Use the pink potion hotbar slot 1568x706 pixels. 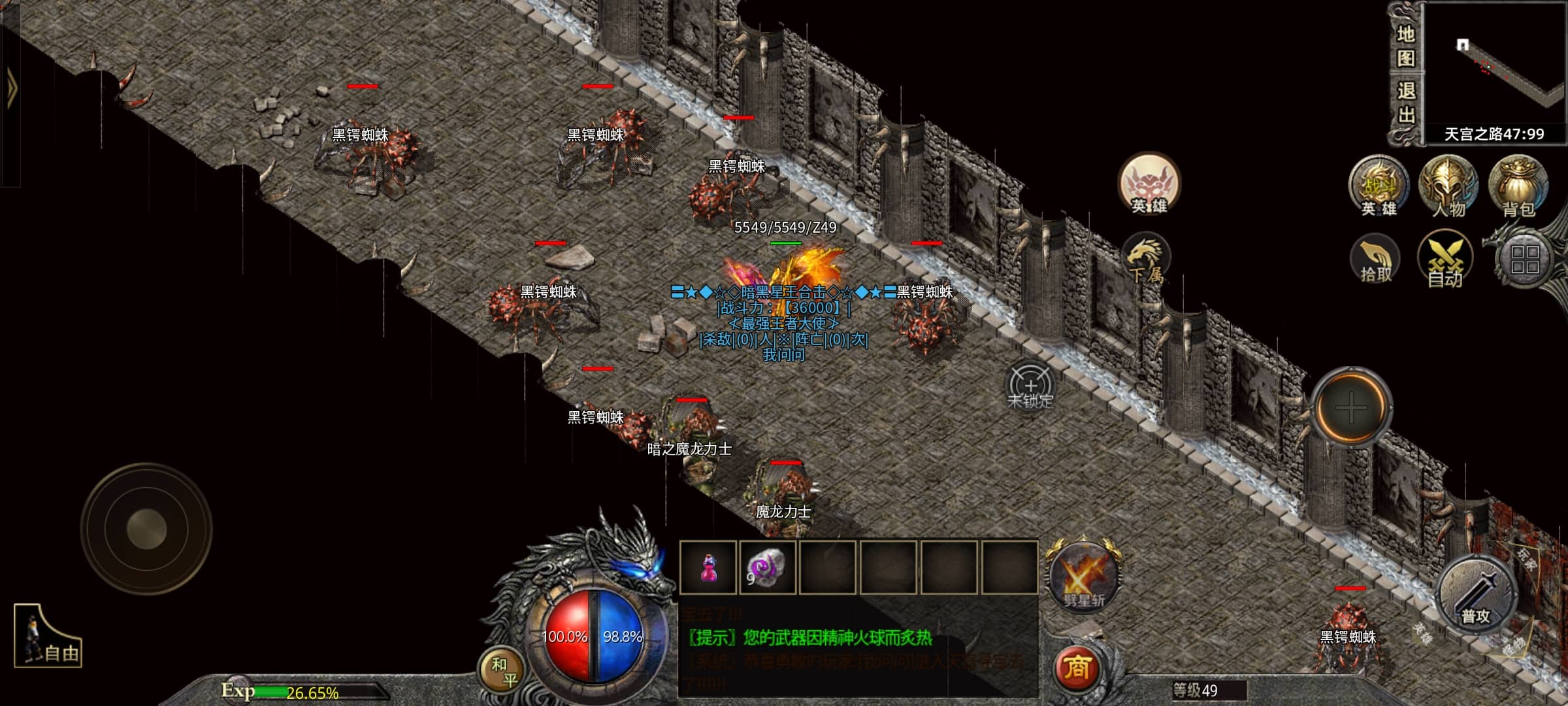[708, 568]
